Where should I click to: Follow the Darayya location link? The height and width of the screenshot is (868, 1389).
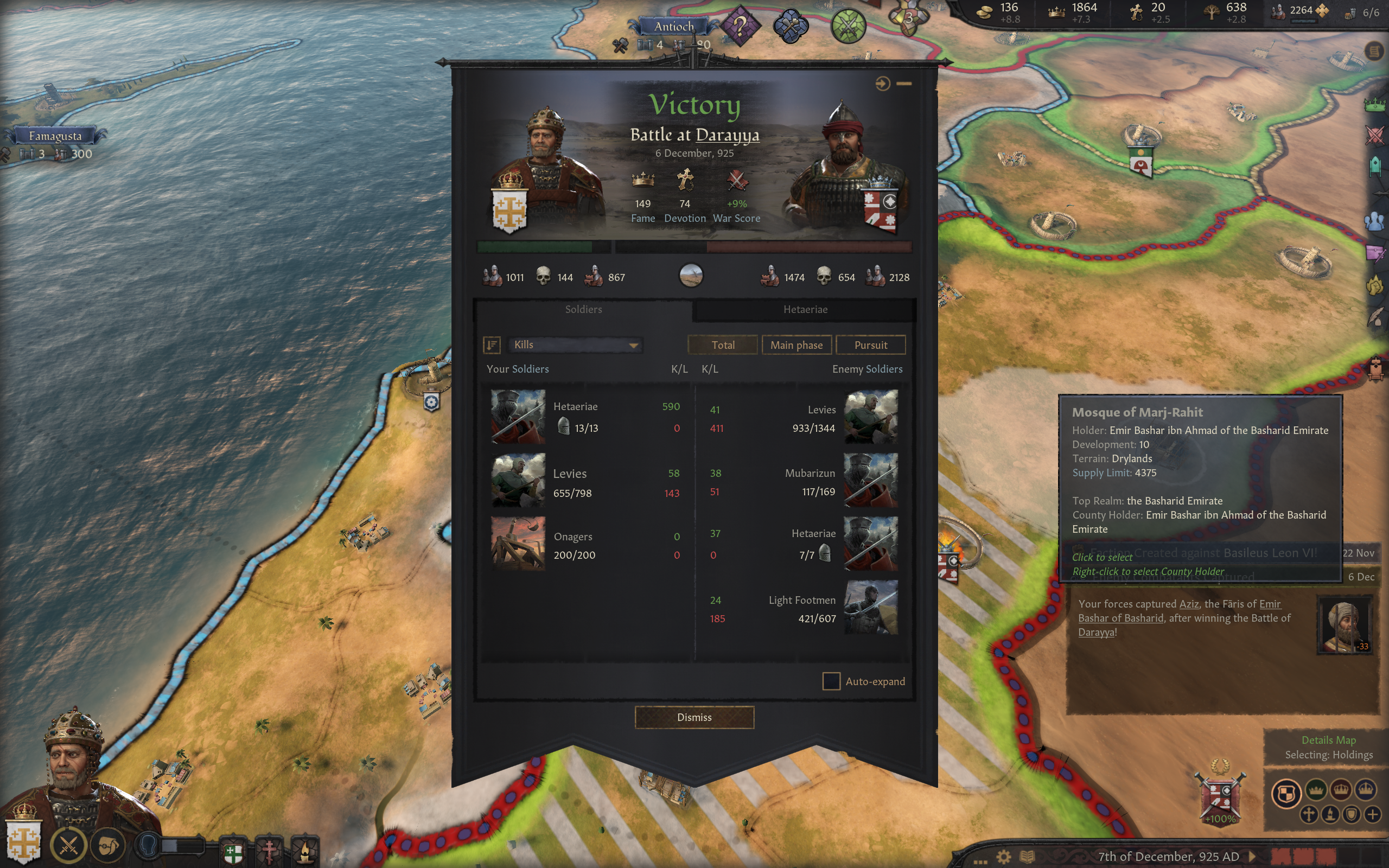tap(727, 135)
